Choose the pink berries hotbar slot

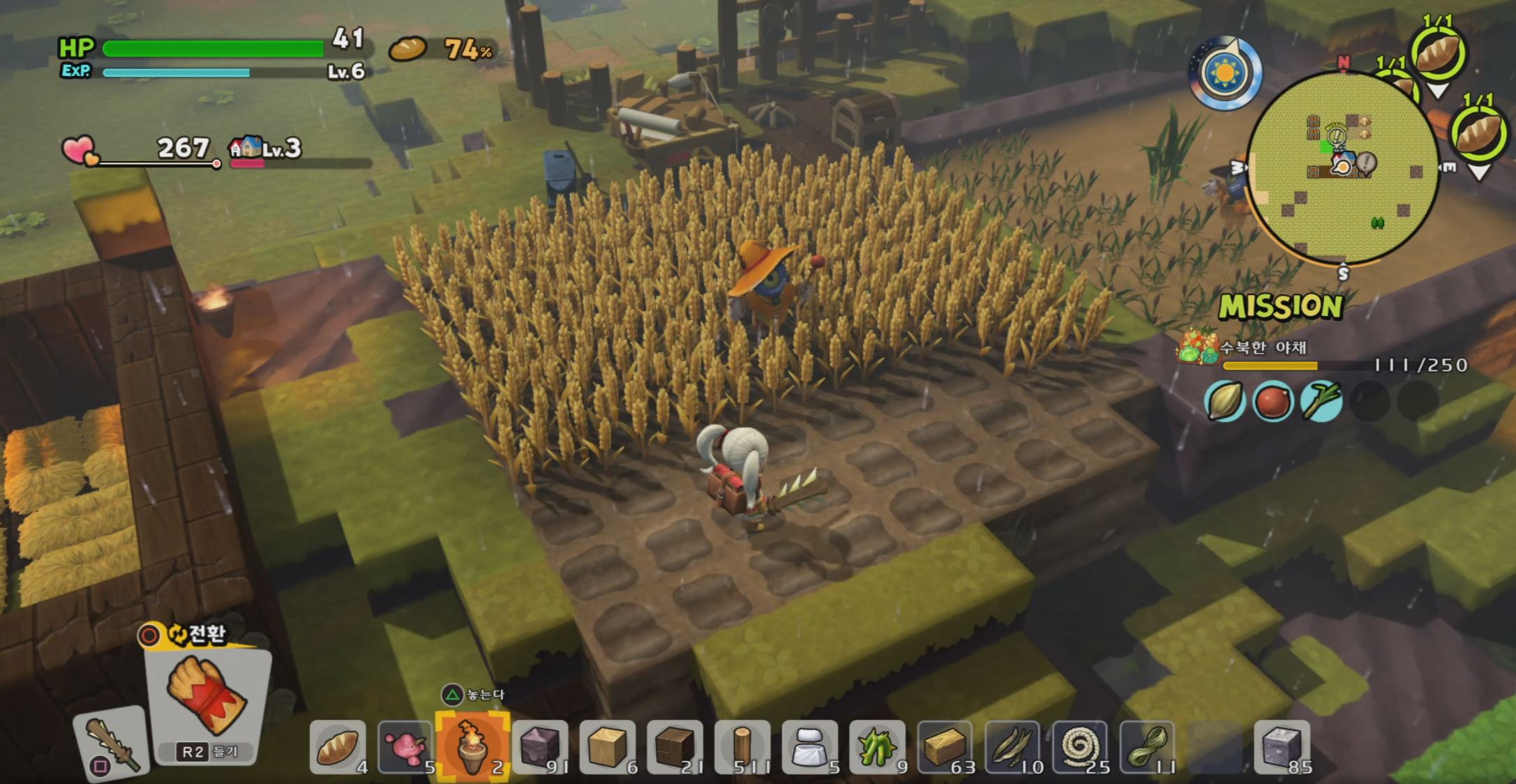pos(405,748)
